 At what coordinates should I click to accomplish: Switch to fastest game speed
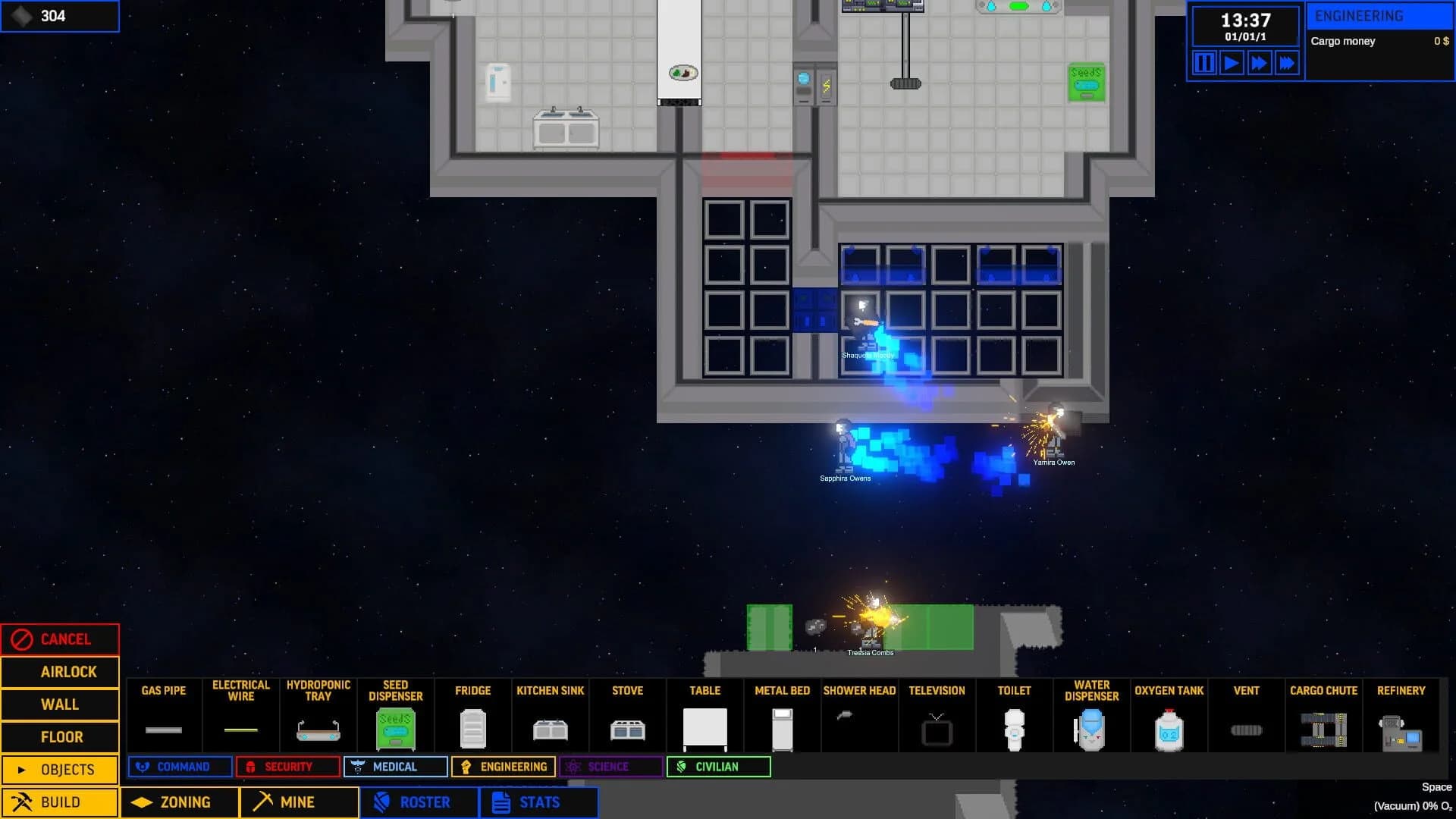[x=1287, y=64]
